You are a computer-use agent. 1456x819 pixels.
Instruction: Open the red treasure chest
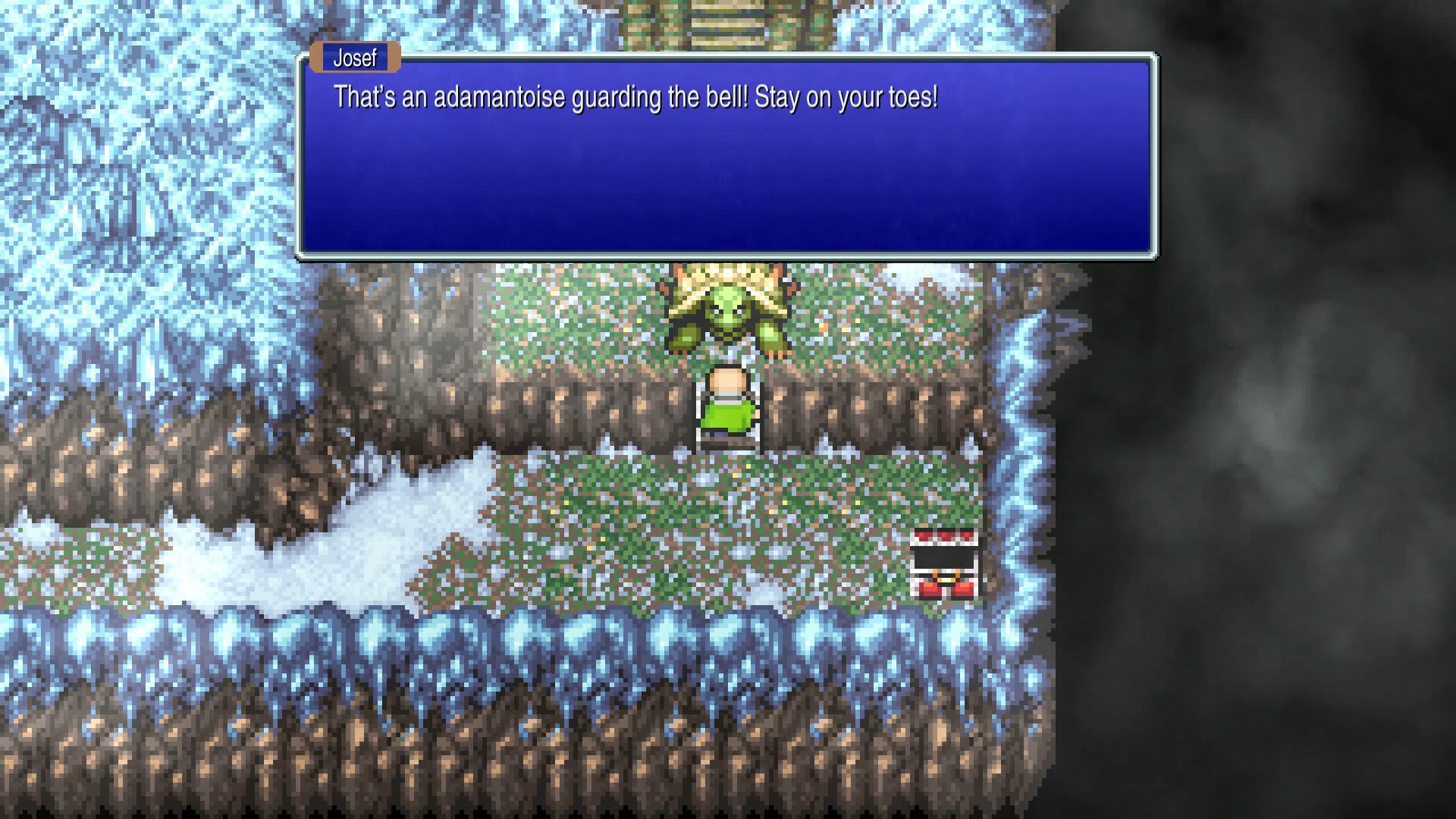(943, 563)
